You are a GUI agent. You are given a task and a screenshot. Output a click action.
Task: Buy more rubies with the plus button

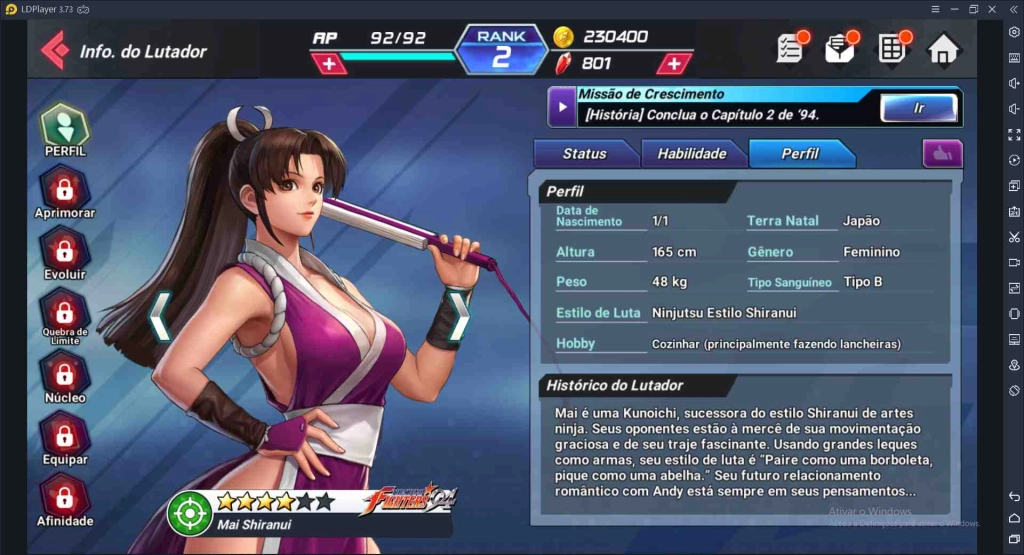point(674,64)
